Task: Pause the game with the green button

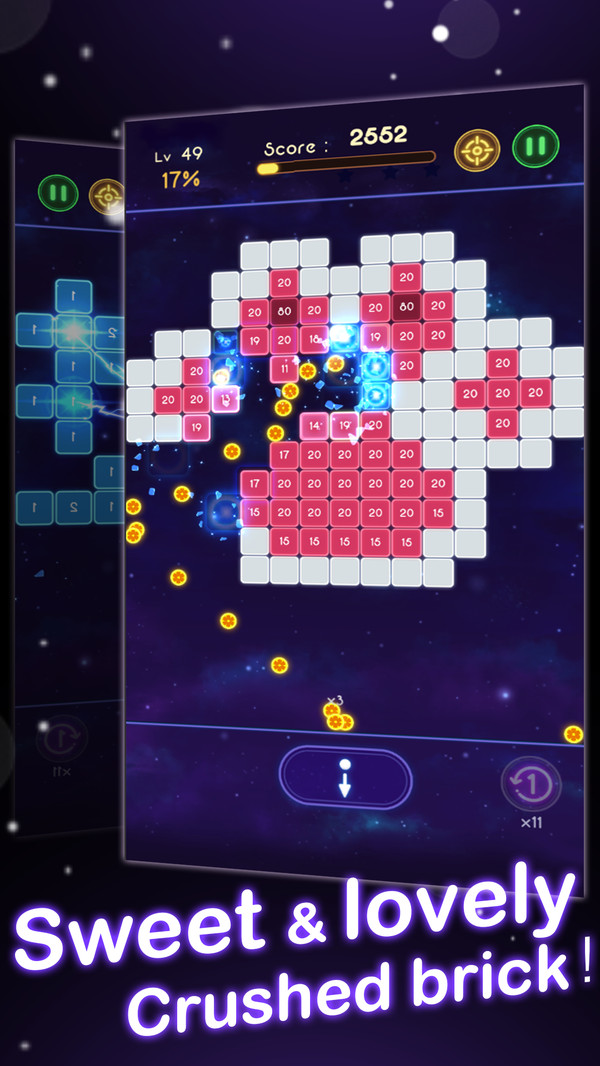Action: coord(535,146)
